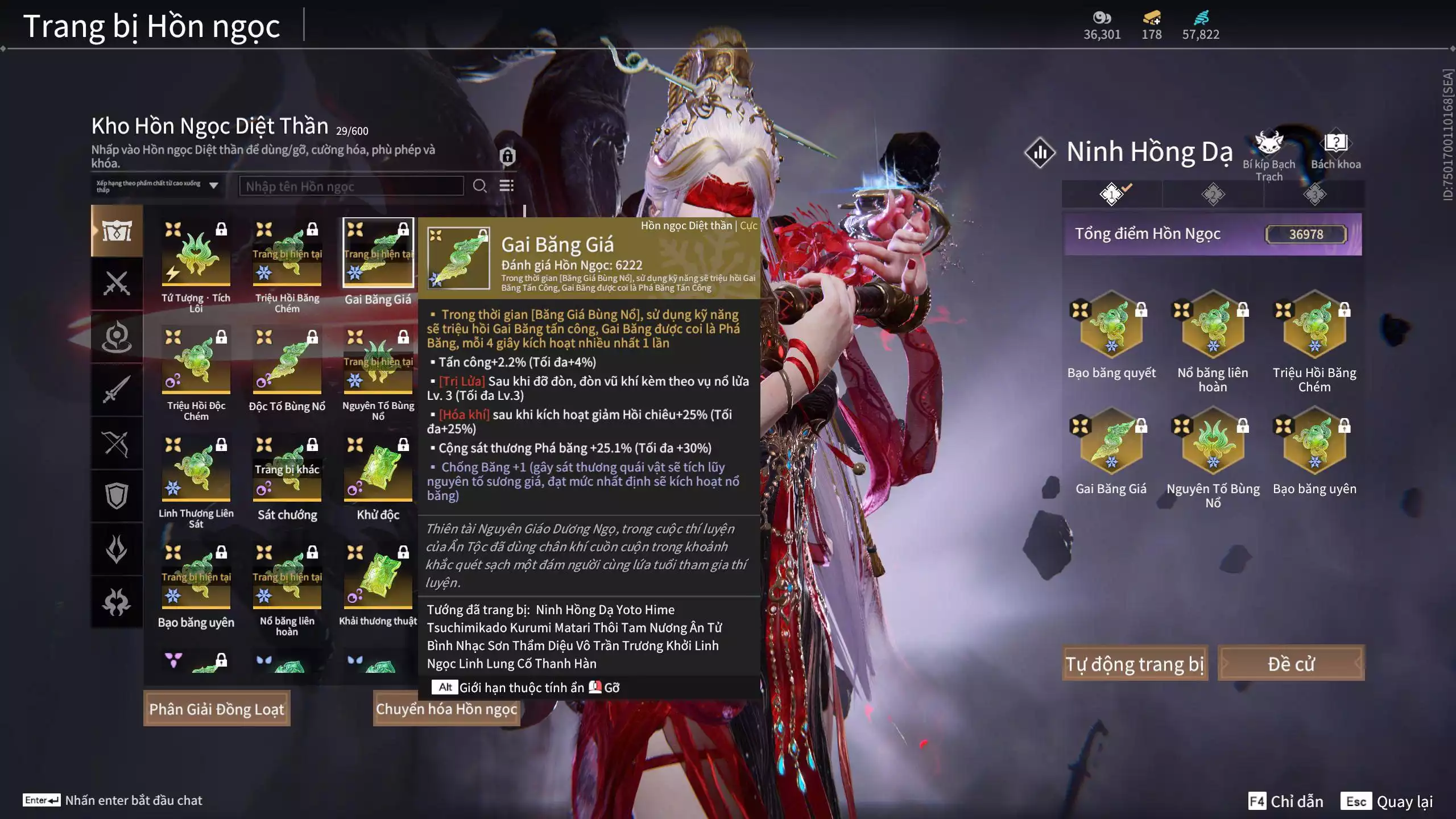Select Tứ Tượng · Tích Lôi jade
1456x819 pixels.
click(196, 254)
